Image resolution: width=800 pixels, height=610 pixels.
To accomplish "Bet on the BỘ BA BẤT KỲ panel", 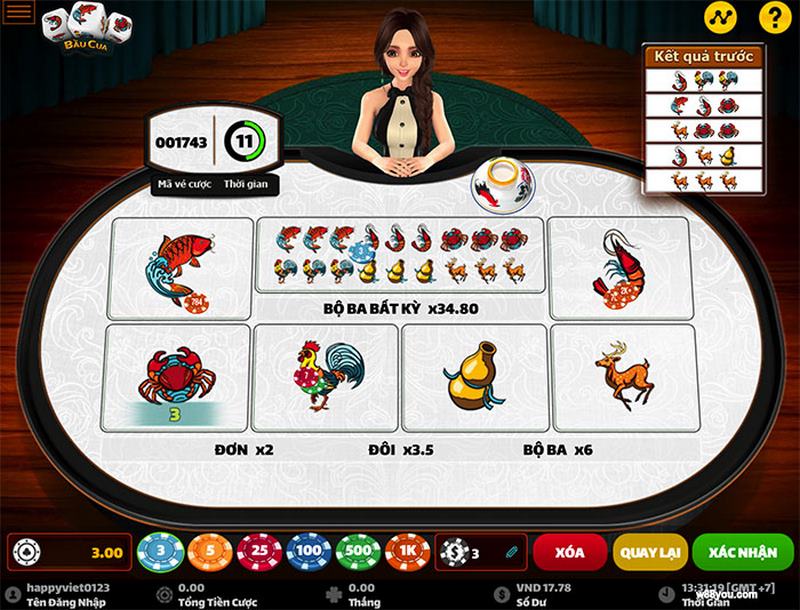I will point(401,266).
